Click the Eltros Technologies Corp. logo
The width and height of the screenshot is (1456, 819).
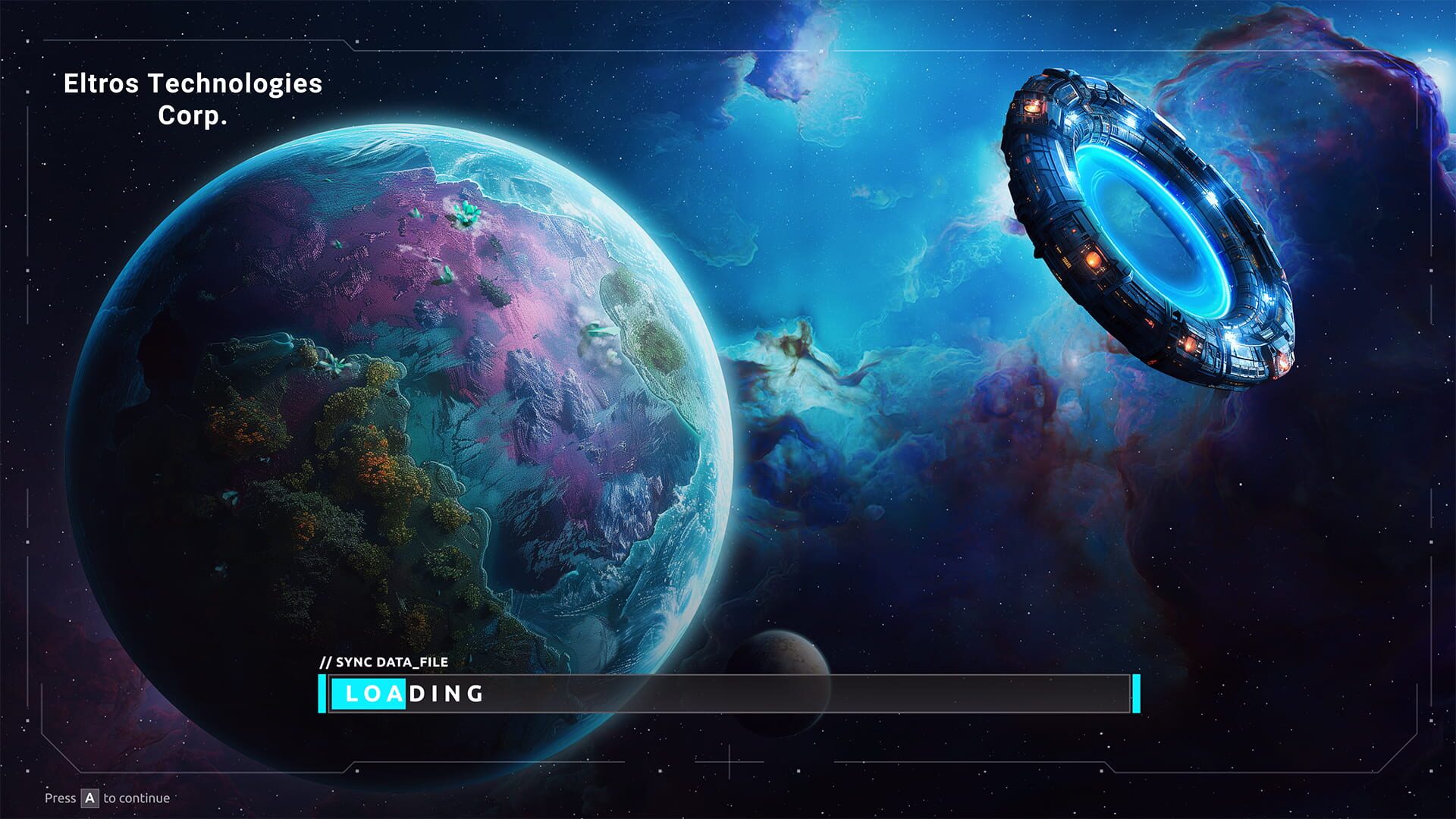193,99
